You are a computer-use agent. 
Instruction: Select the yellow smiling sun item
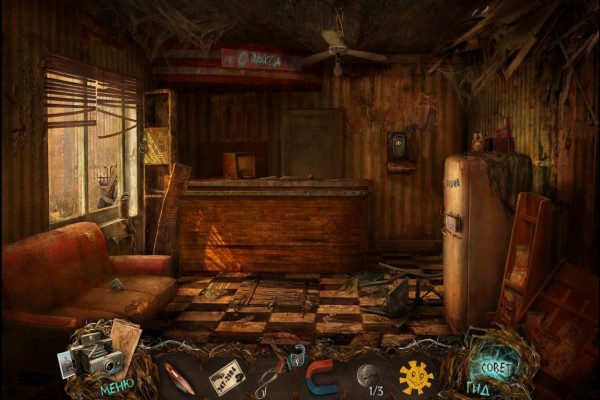[x=415, y=377]
